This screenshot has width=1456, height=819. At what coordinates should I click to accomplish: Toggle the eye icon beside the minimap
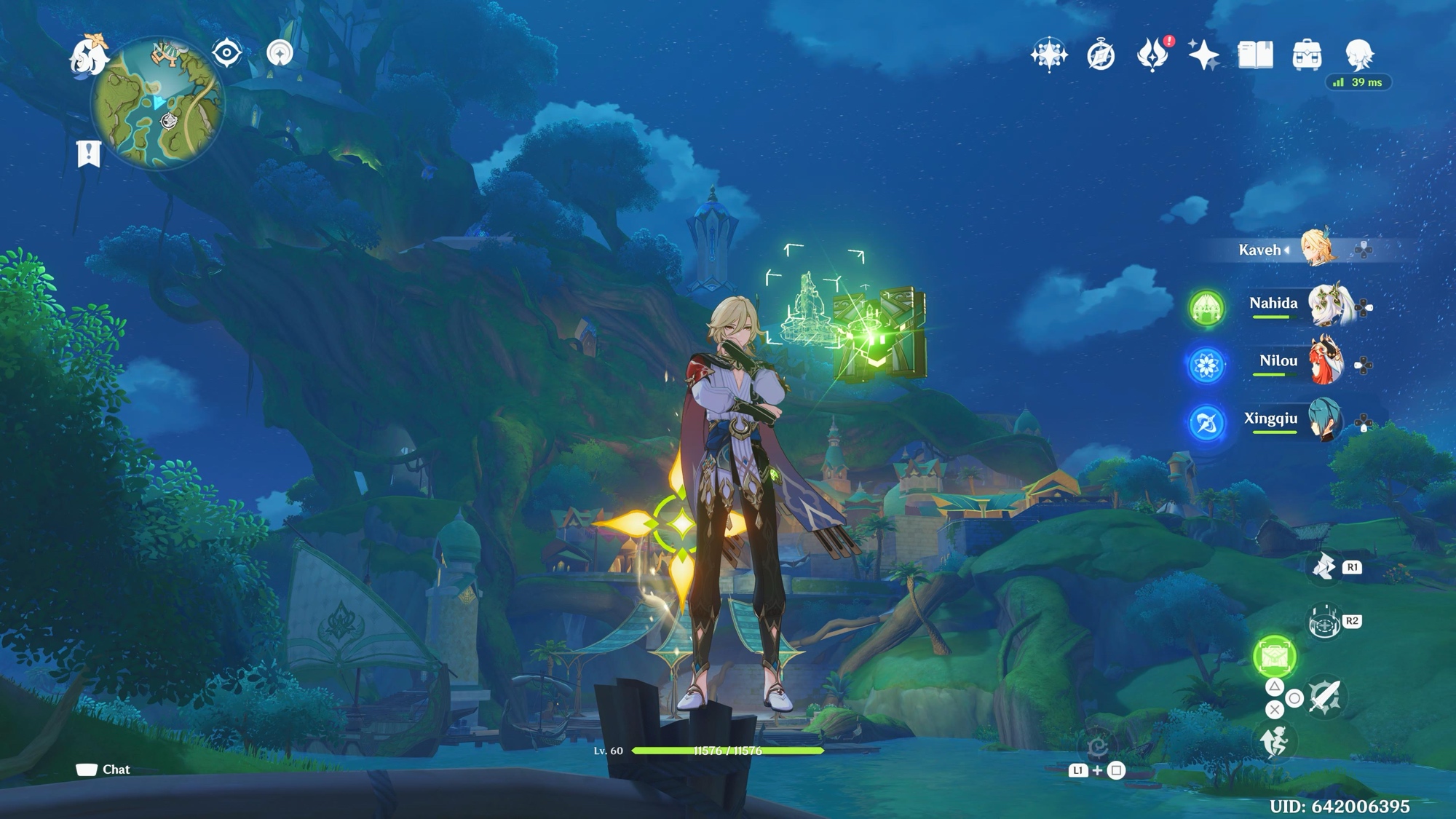pos(226,53)
